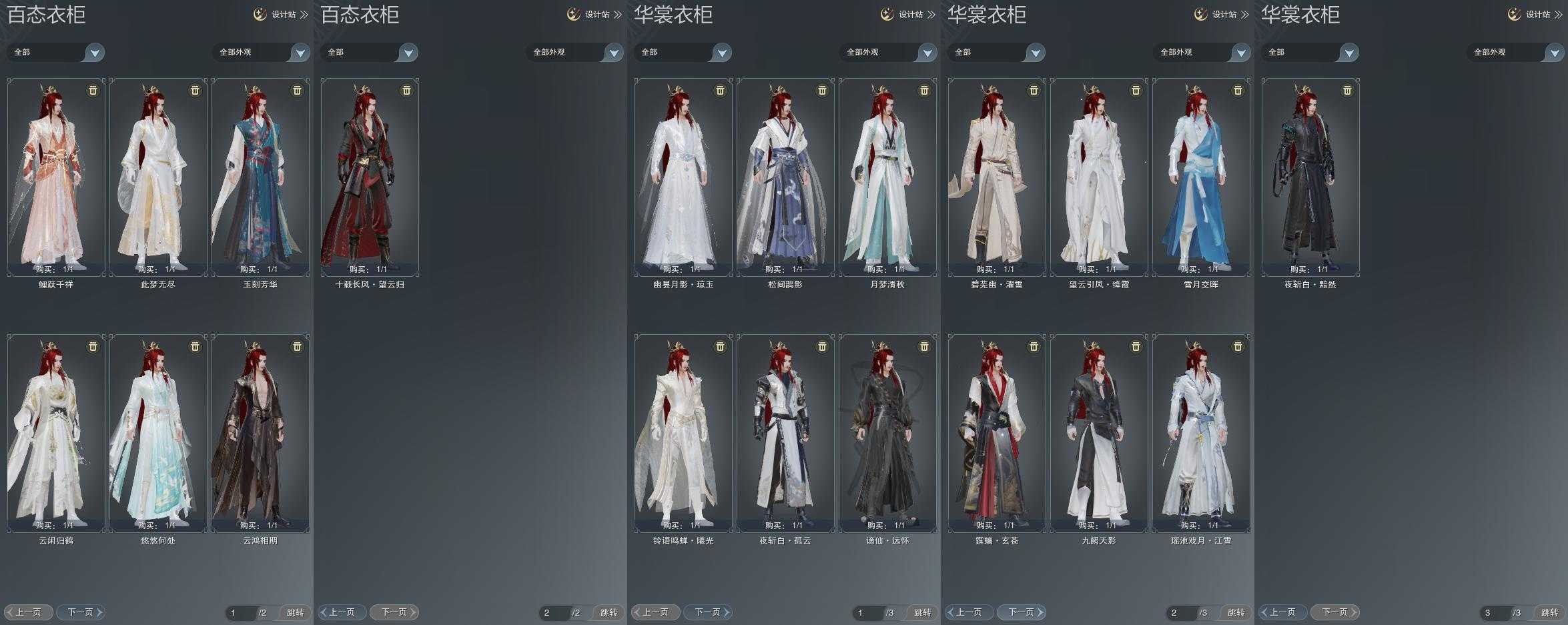This screenshot has width=1568, height=625.
Task: Select the 鲤跃千祥 pink outfit
Action: pos(56,177)
